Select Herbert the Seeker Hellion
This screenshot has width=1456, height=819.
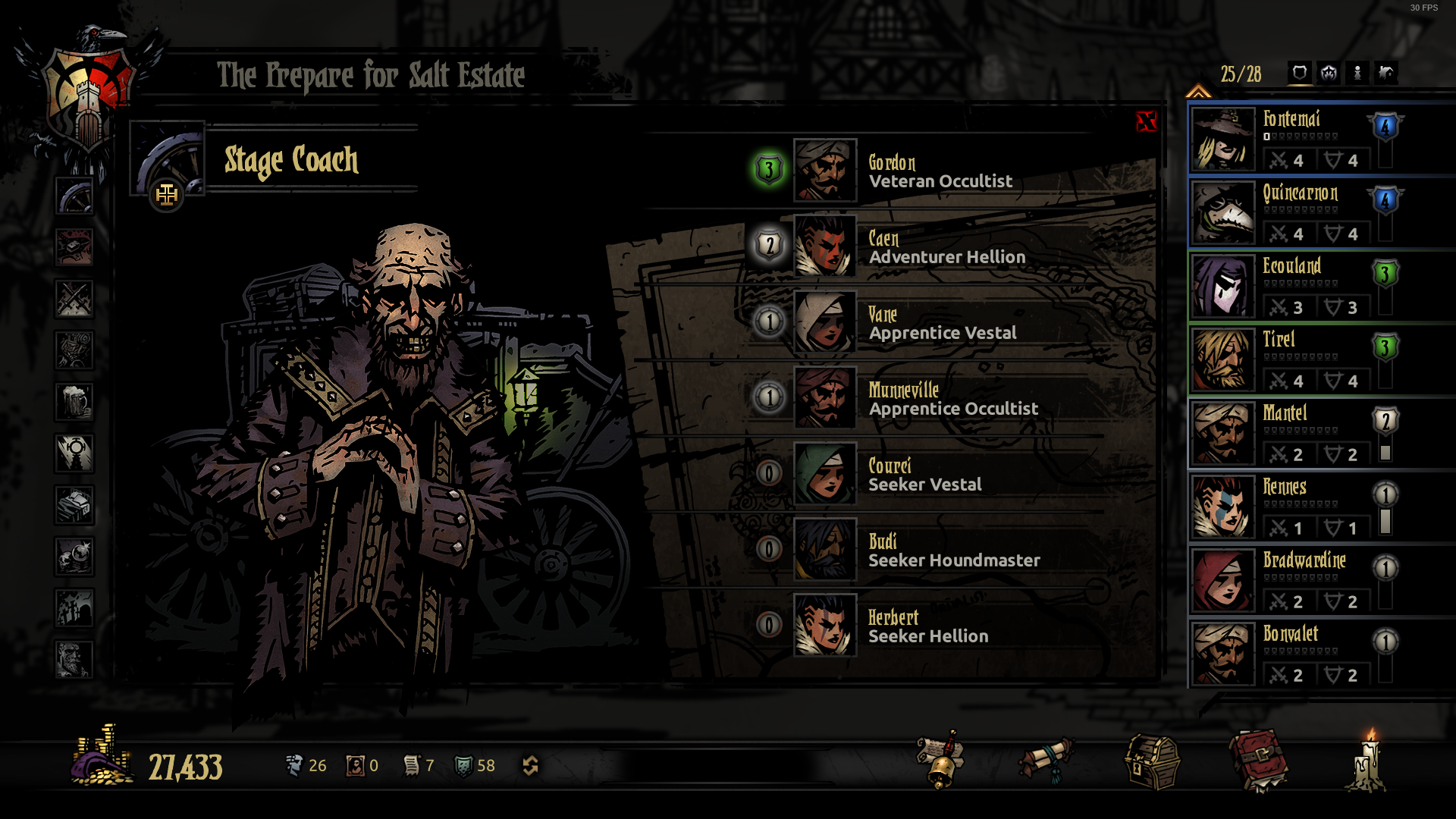coord(825,626)
